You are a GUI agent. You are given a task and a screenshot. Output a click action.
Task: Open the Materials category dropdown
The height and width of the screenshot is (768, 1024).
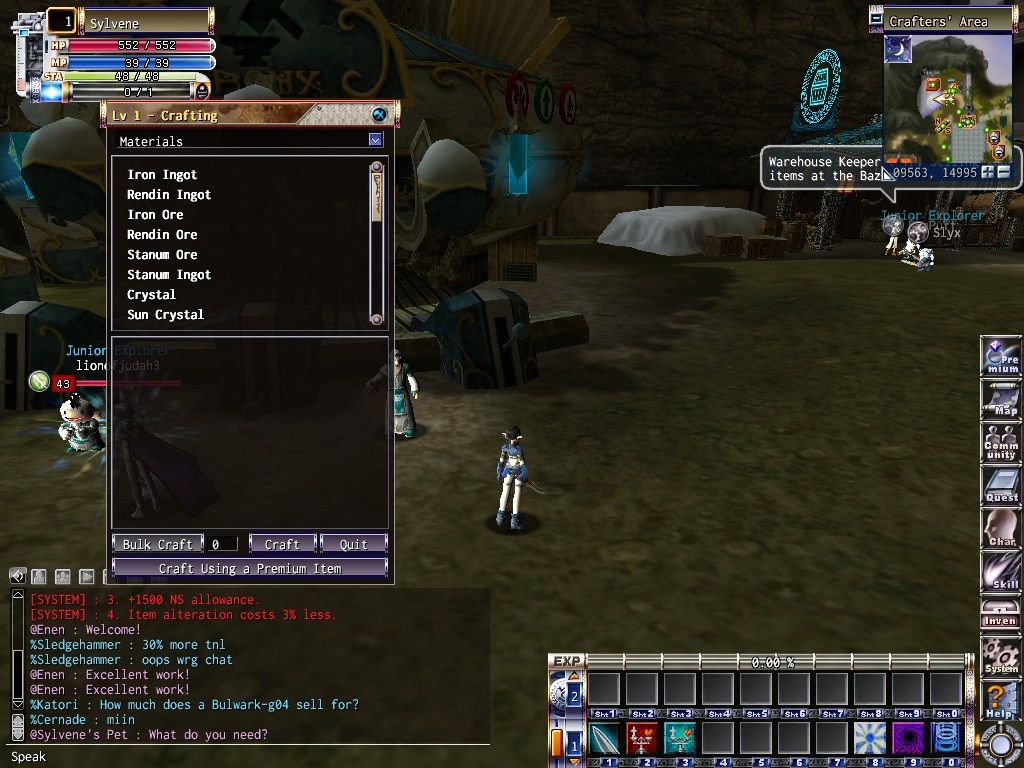coord(375,141)
